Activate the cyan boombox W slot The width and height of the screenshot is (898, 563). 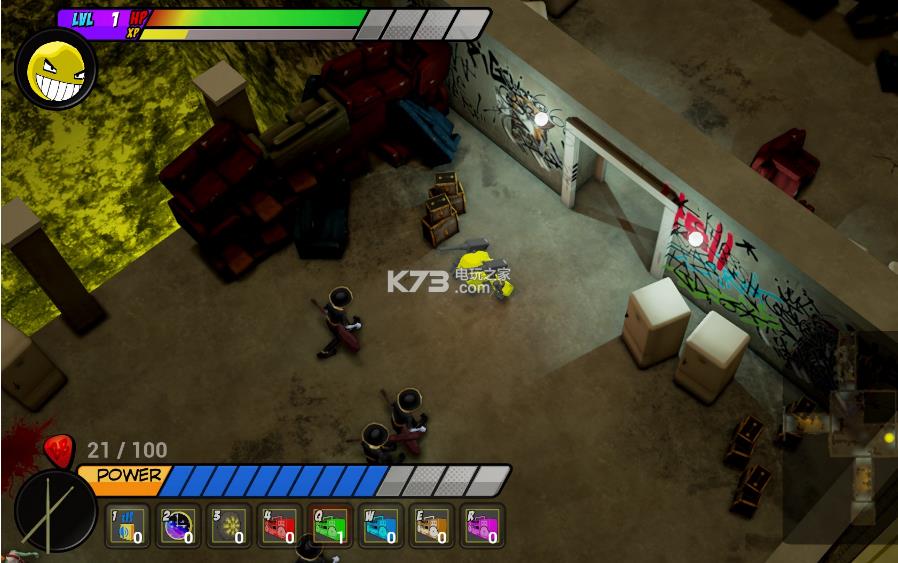pyautogui.click(x=381, y=525)
